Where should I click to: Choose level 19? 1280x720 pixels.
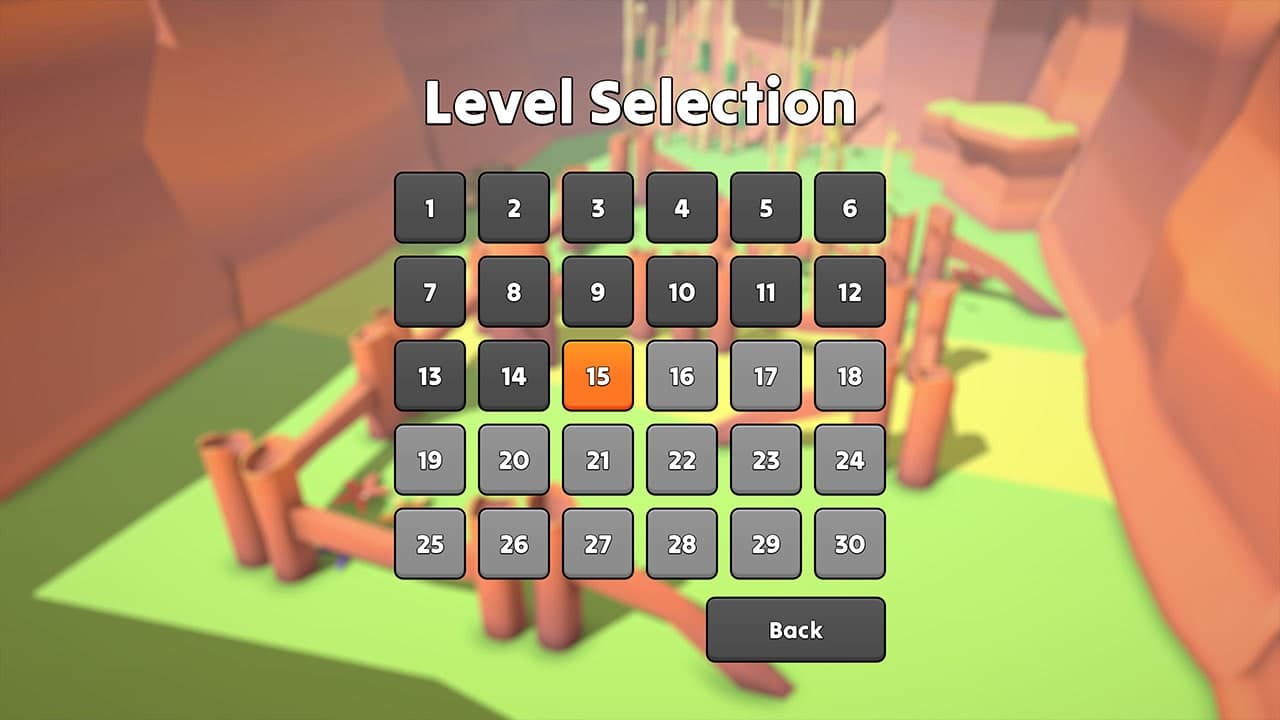click(x=430, y=461)
